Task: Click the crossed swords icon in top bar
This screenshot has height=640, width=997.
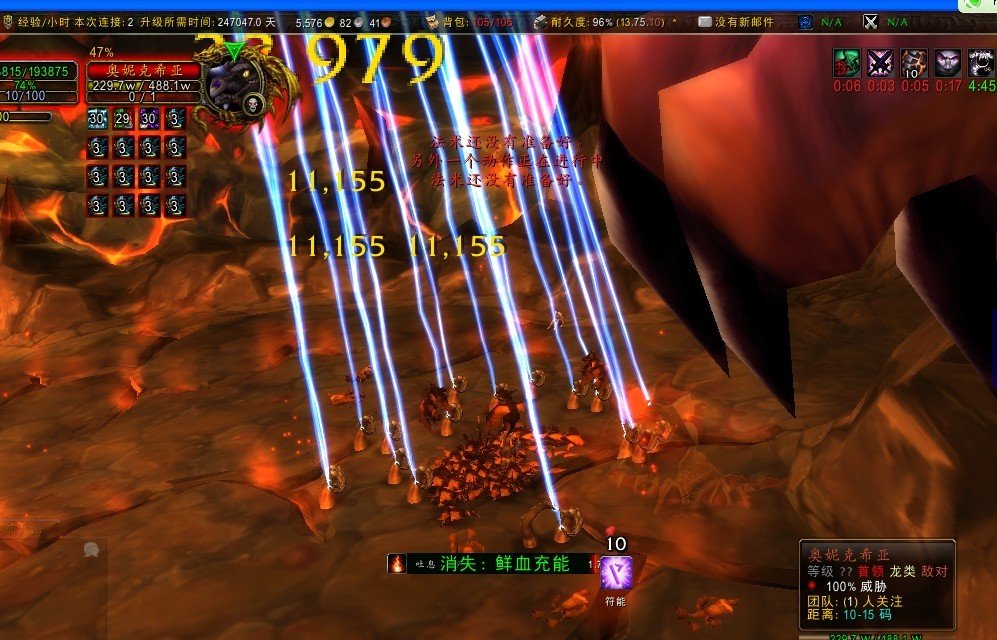Action: pos(870,22)
